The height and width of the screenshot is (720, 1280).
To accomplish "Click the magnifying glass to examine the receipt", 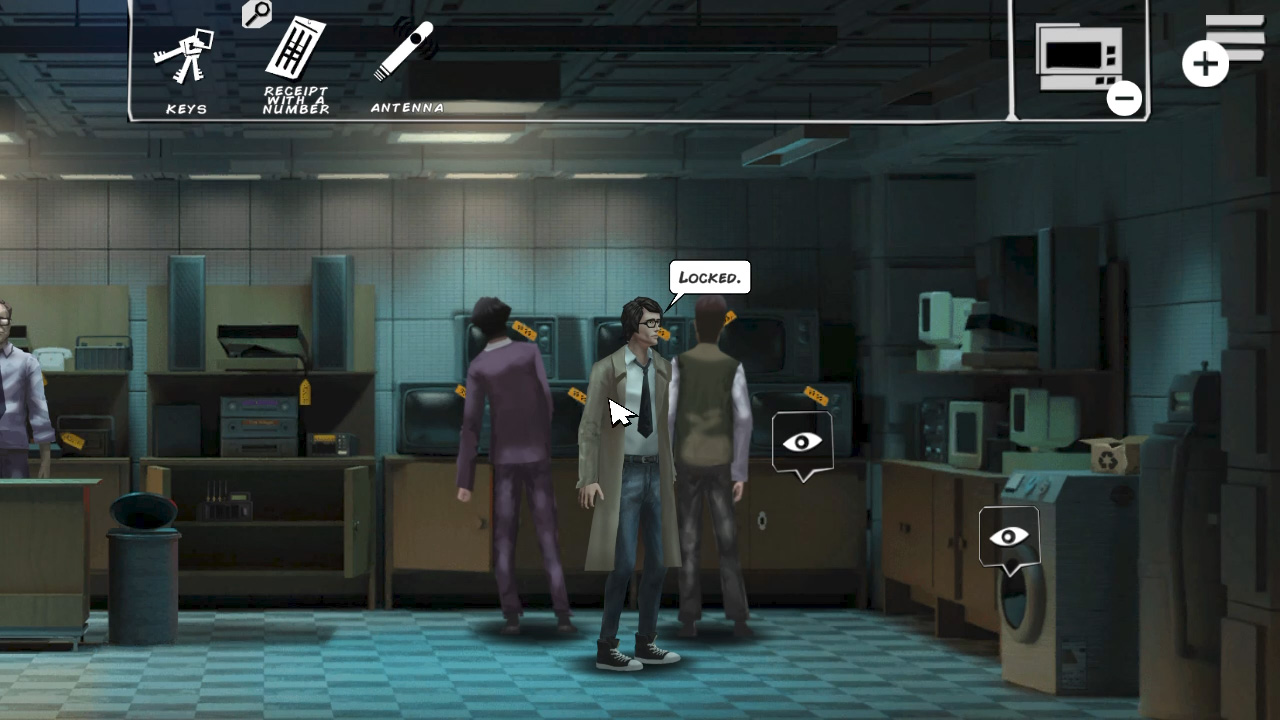I will tap(256, 15).
